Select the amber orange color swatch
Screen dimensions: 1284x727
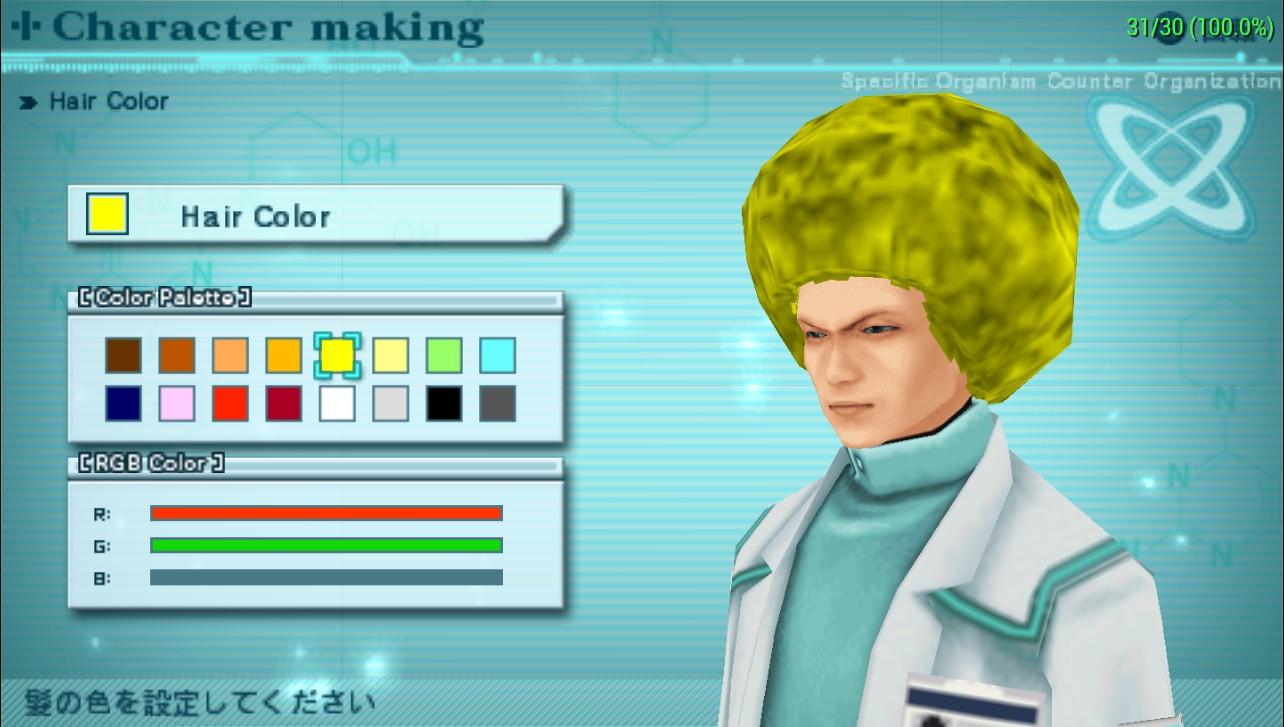[x=284, y=356]
